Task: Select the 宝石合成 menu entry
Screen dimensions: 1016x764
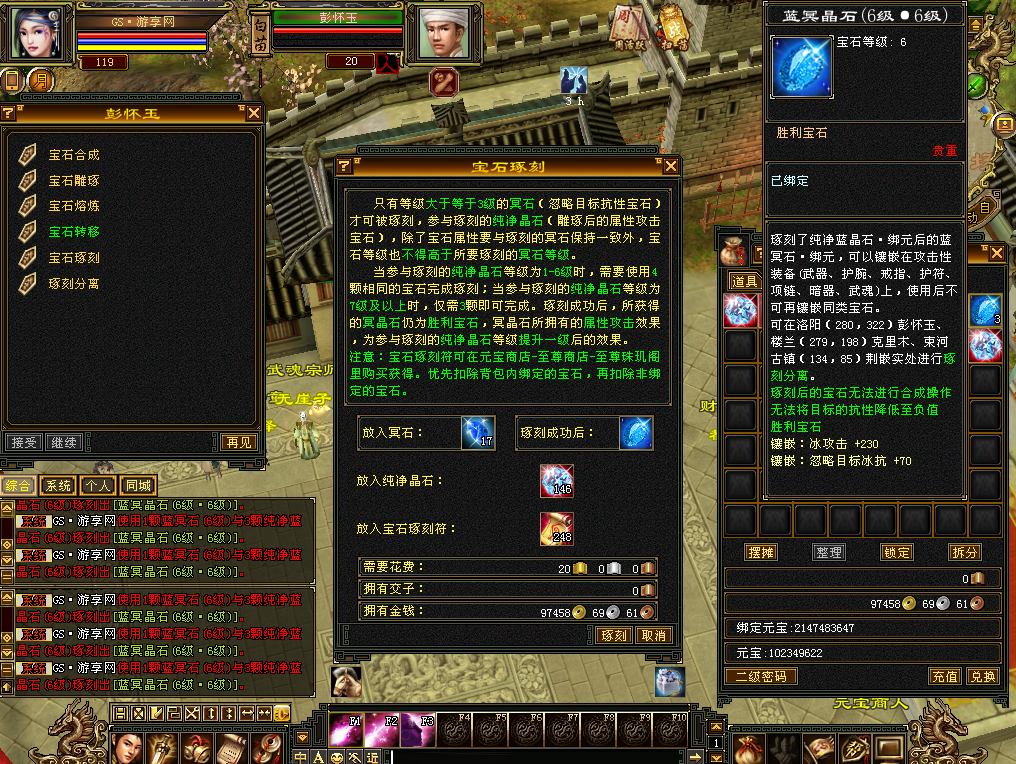Action: 74,155
